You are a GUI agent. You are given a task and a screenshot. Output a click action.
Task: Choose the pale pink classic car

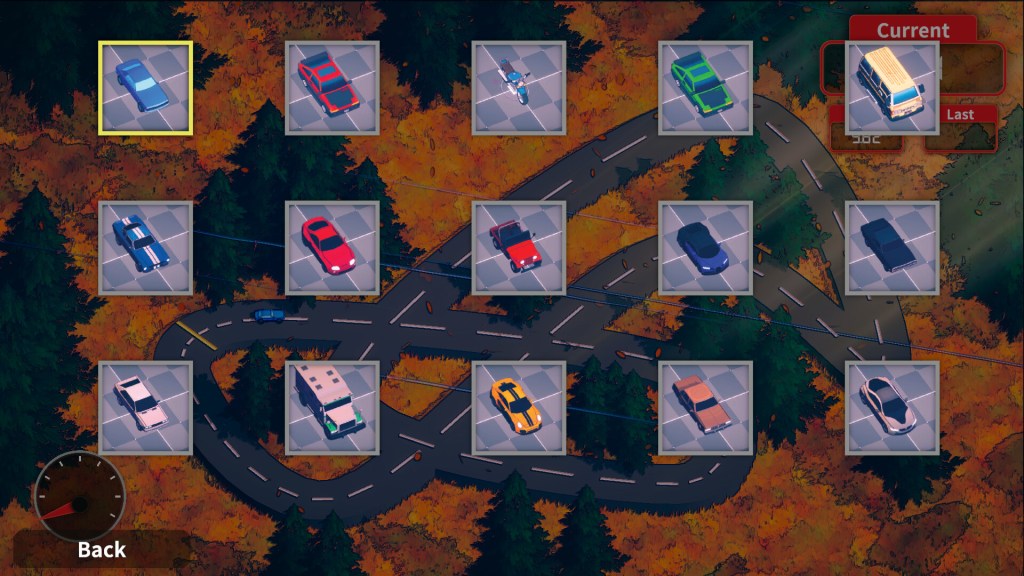point(145,408)
